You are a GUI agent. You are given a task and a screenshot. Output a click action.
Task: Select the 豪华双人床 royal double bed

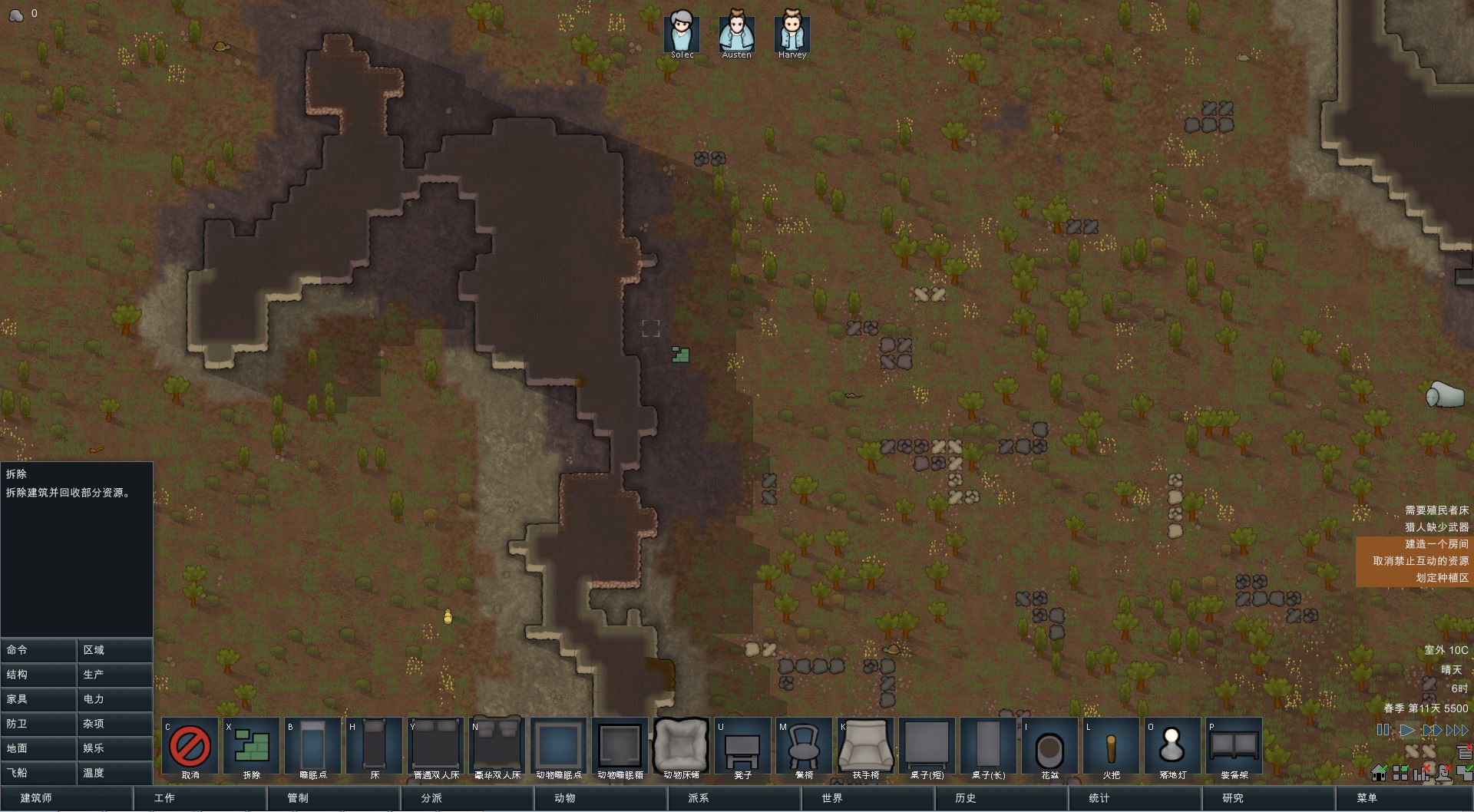click(497, 745)
